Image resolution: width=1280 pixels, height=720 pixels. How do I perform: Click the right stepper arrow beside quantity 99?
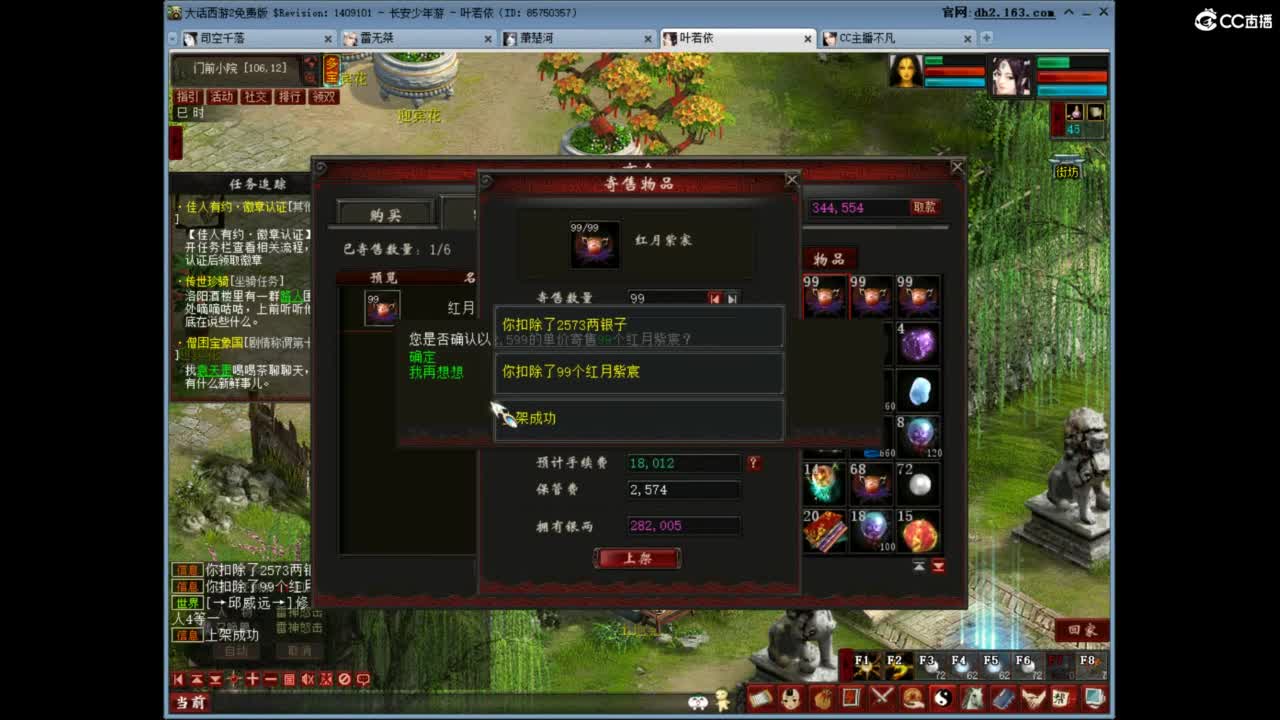732,297
